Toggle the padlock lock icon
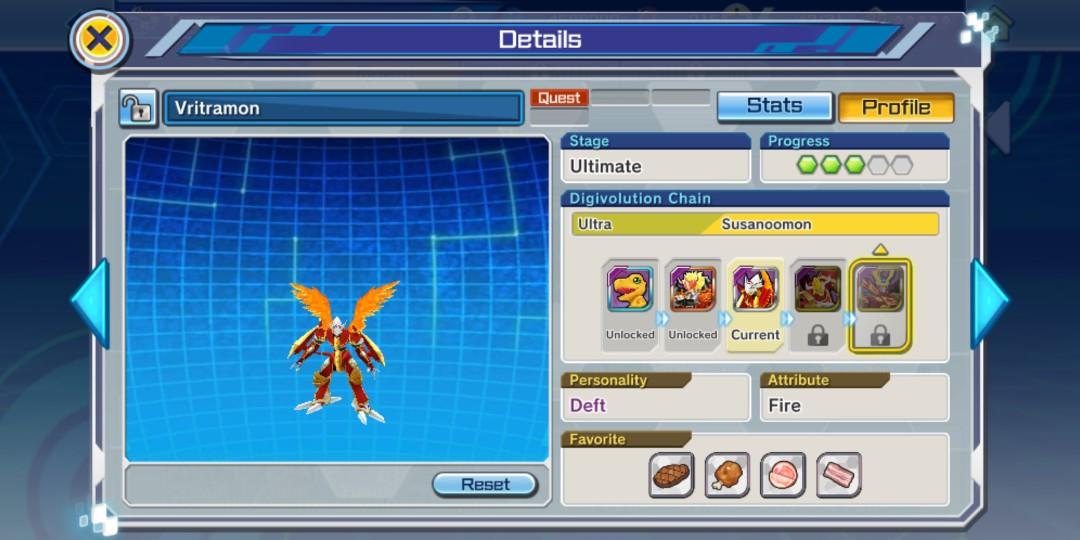This screenshot has width=1080, height=540. tap(137, 108)
